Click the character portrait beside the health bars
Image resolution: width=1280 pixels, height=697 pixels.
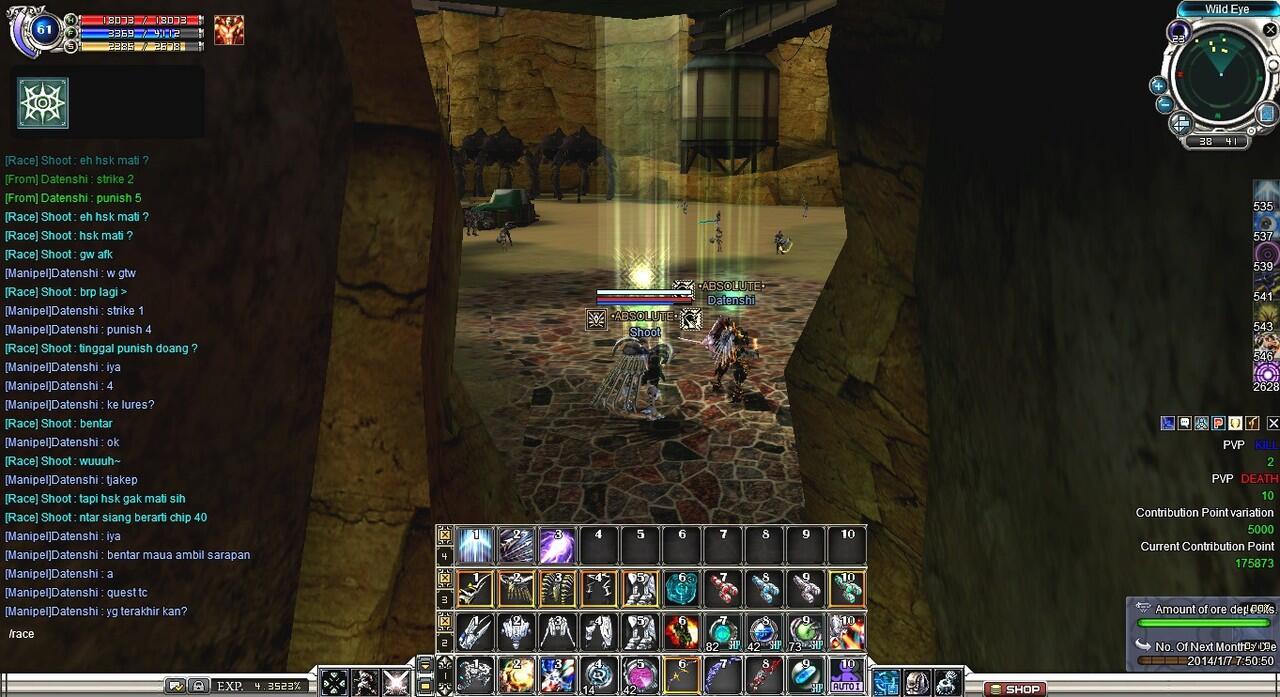(x=229, y=30)
